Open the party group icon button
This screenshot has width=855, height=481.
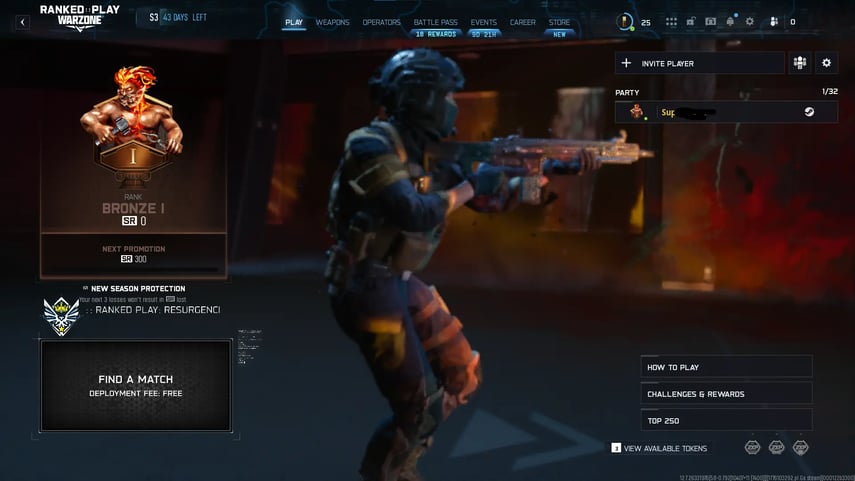pyautogui.click(x=799, y=63)
